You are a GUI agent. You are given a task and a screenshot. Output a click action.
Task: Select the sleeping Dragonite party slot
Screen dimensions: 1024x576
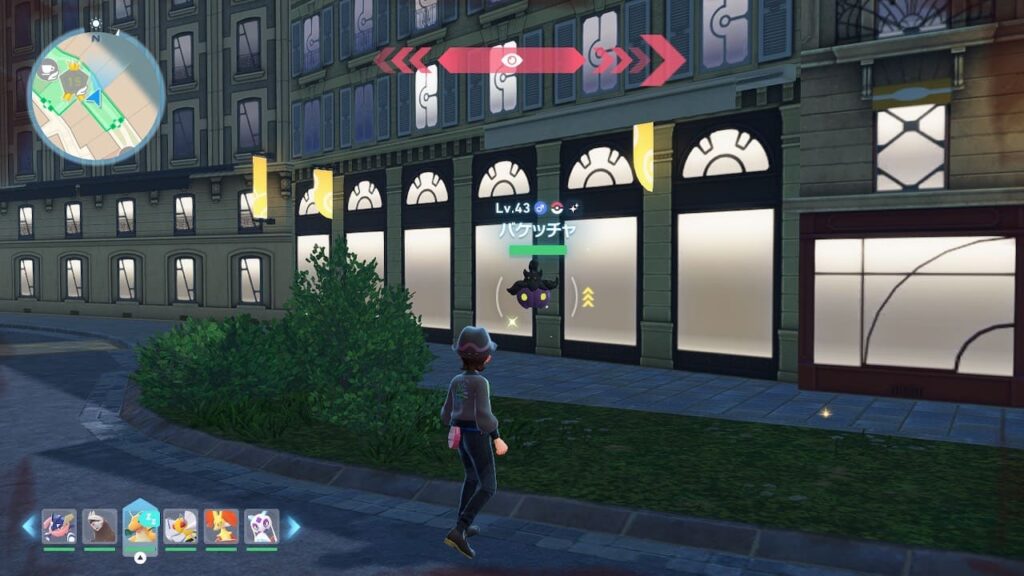(x=140, y=526)
